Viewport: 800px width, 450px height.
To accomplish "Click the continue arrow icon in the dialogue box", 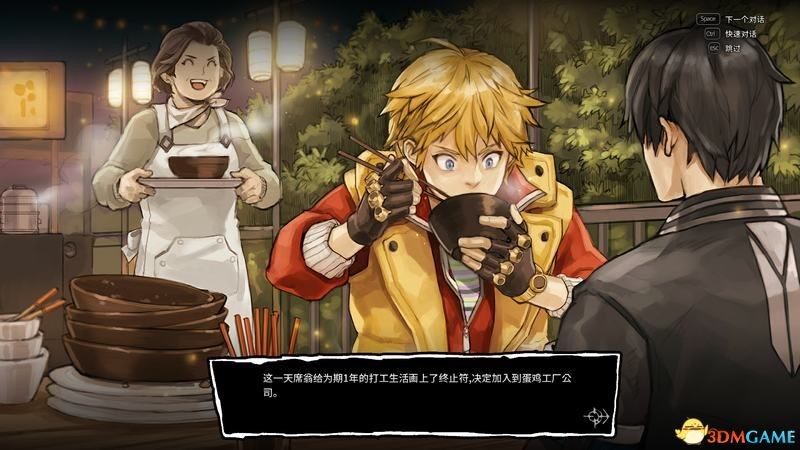I will [599, 415].
